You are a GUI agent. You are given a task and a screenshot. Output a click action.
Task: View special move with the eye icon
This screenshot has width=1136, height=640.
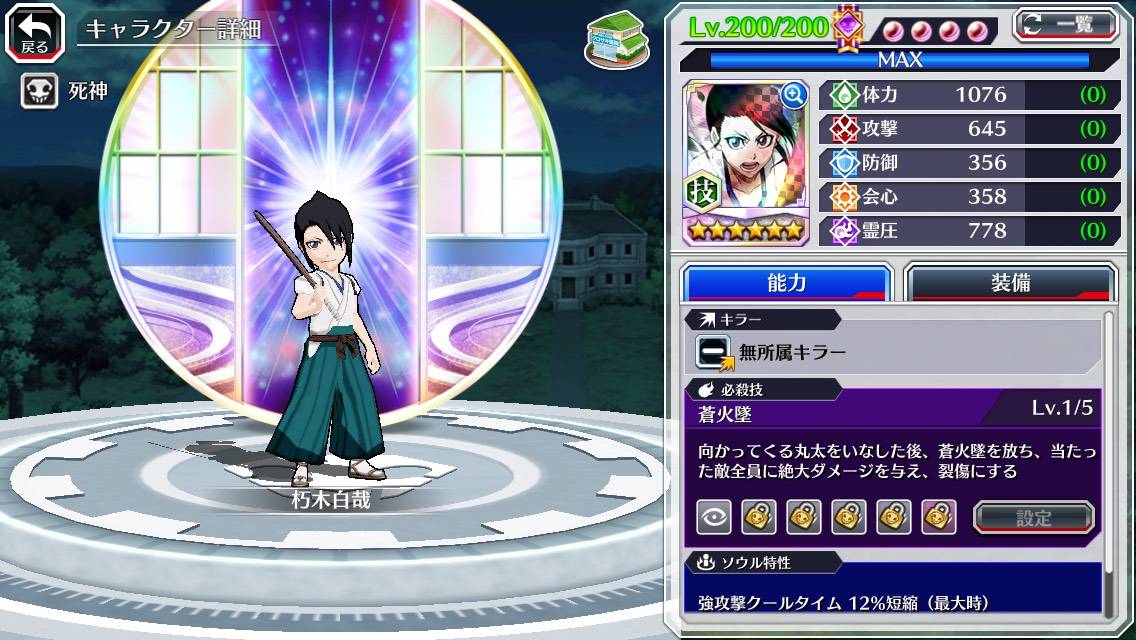712,517
